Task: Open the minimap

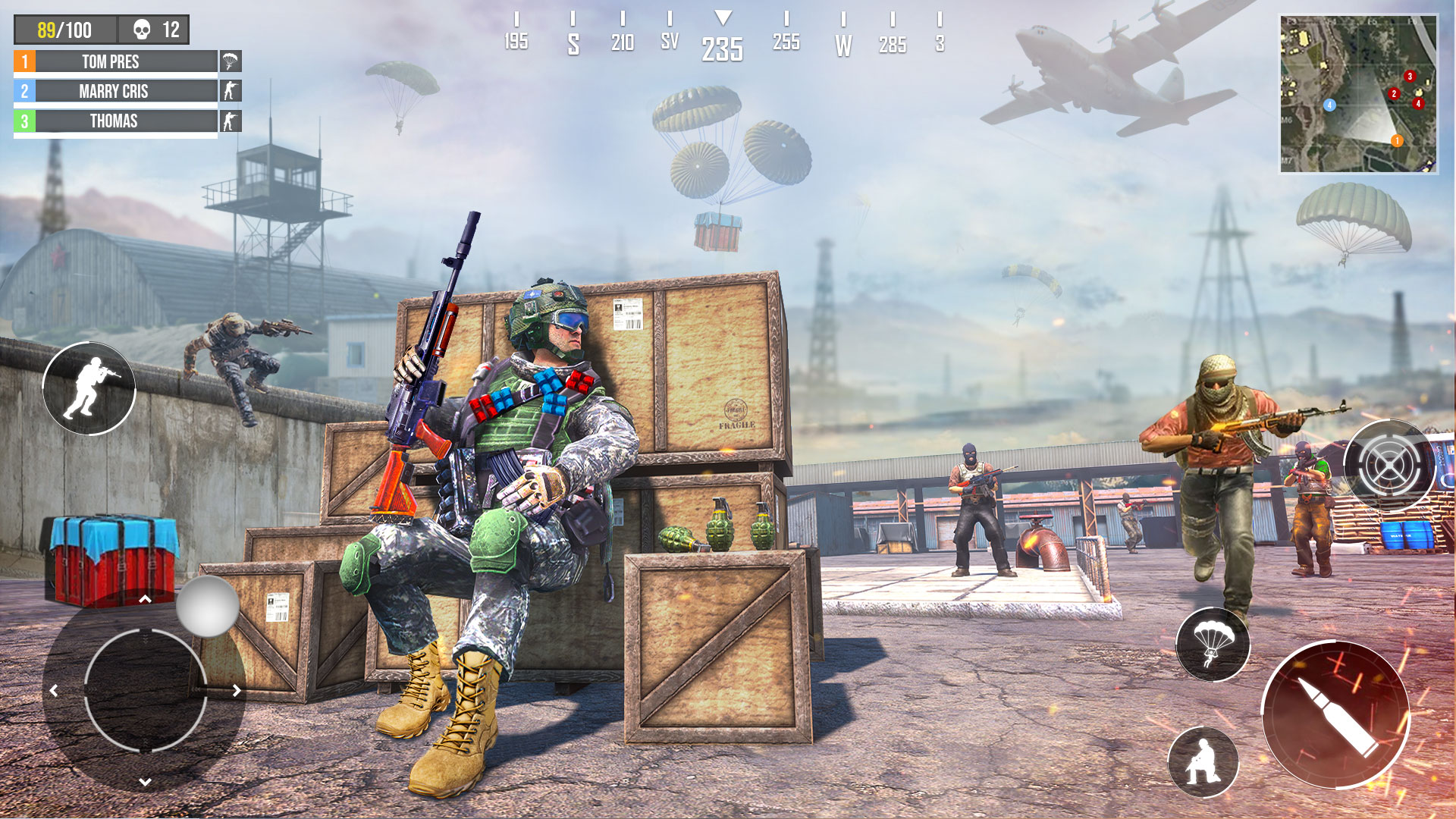Action: [1357, 94]
